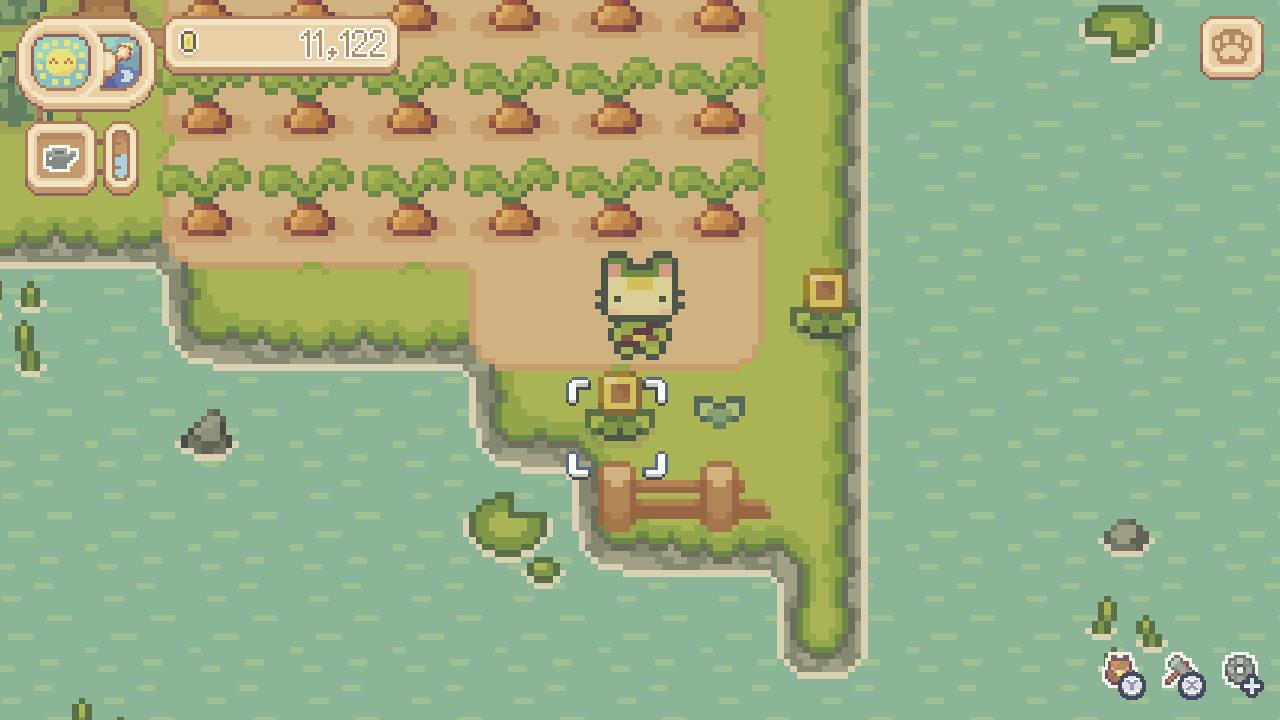Click the small green plant beside the sprinkler
The width and height of the screenshot is (1280, 720).
(x=722, y=409)
